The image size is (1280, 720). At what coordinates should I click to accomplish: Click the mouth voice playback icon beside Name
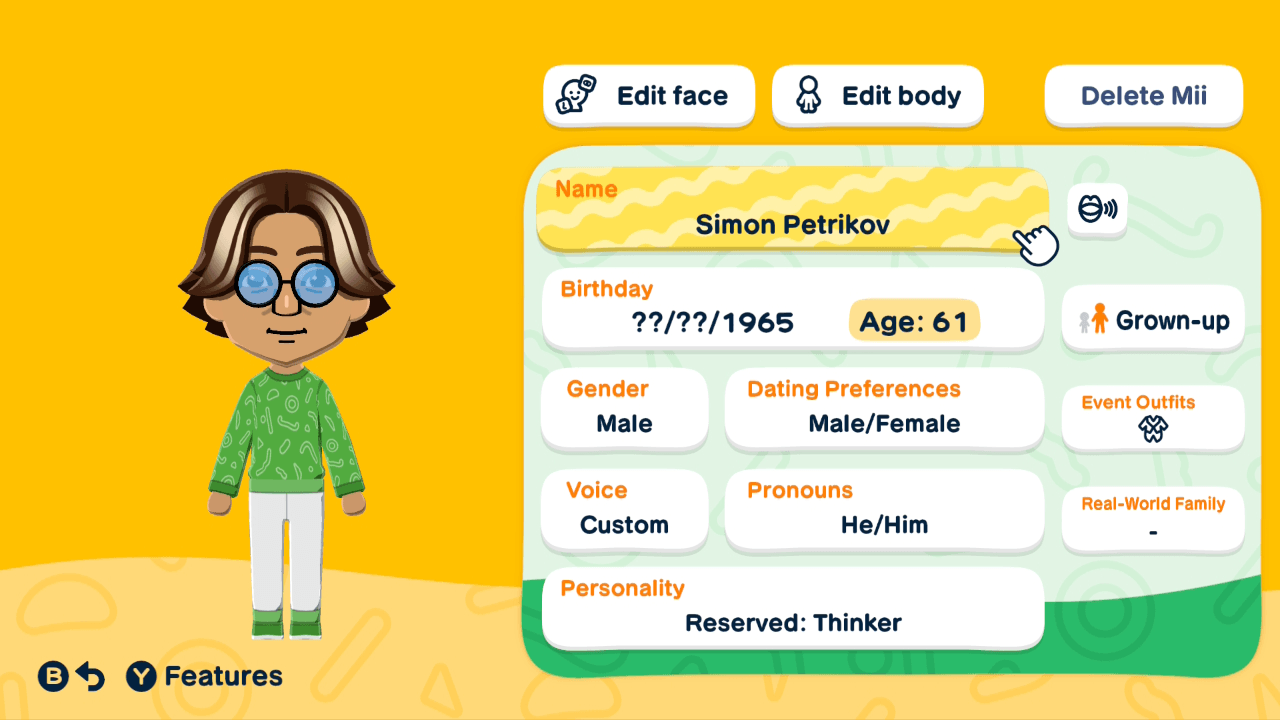[x=1097, y=210]
